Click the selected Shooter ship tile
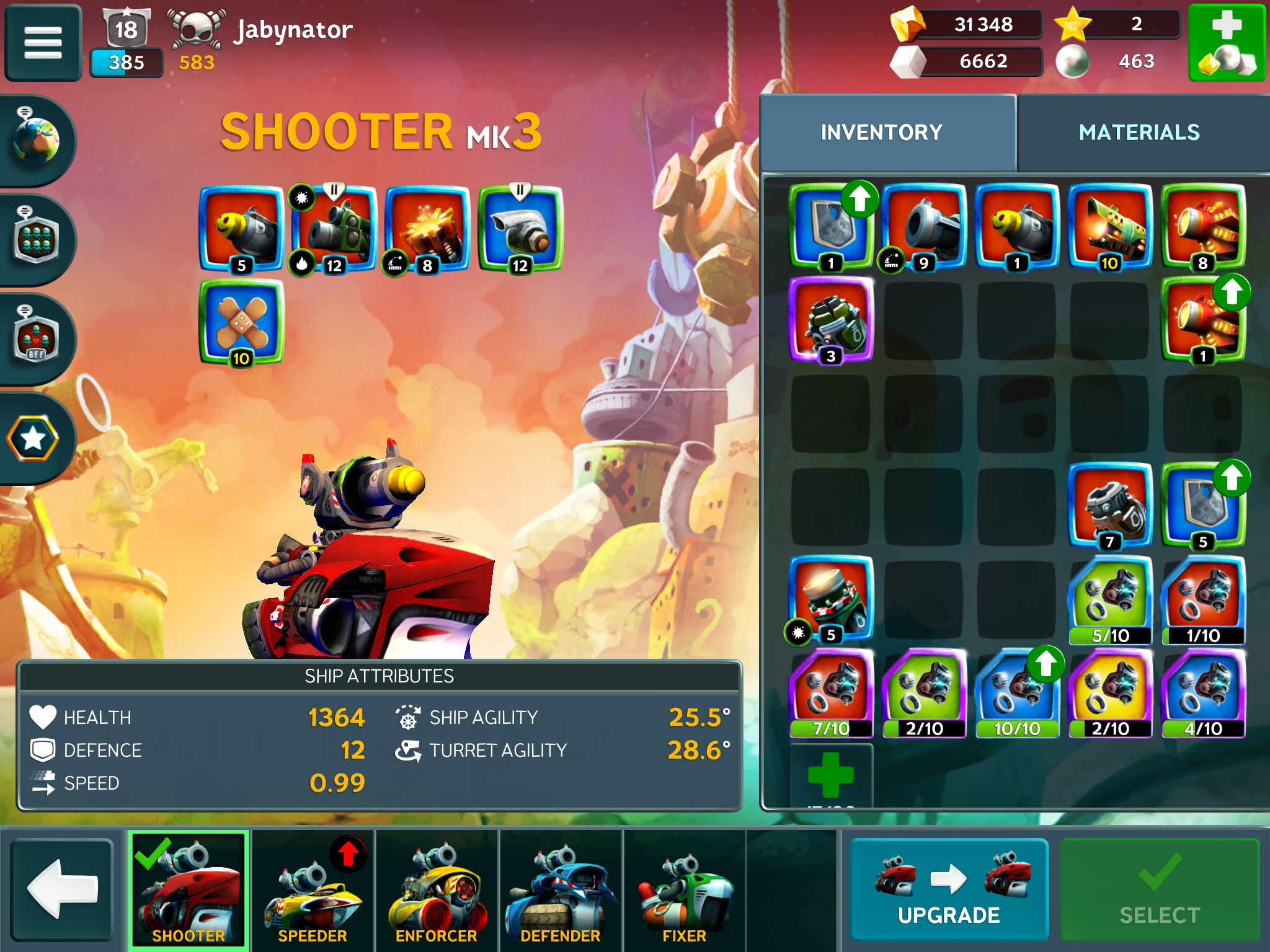1270x952 pixels. (189, 889)
